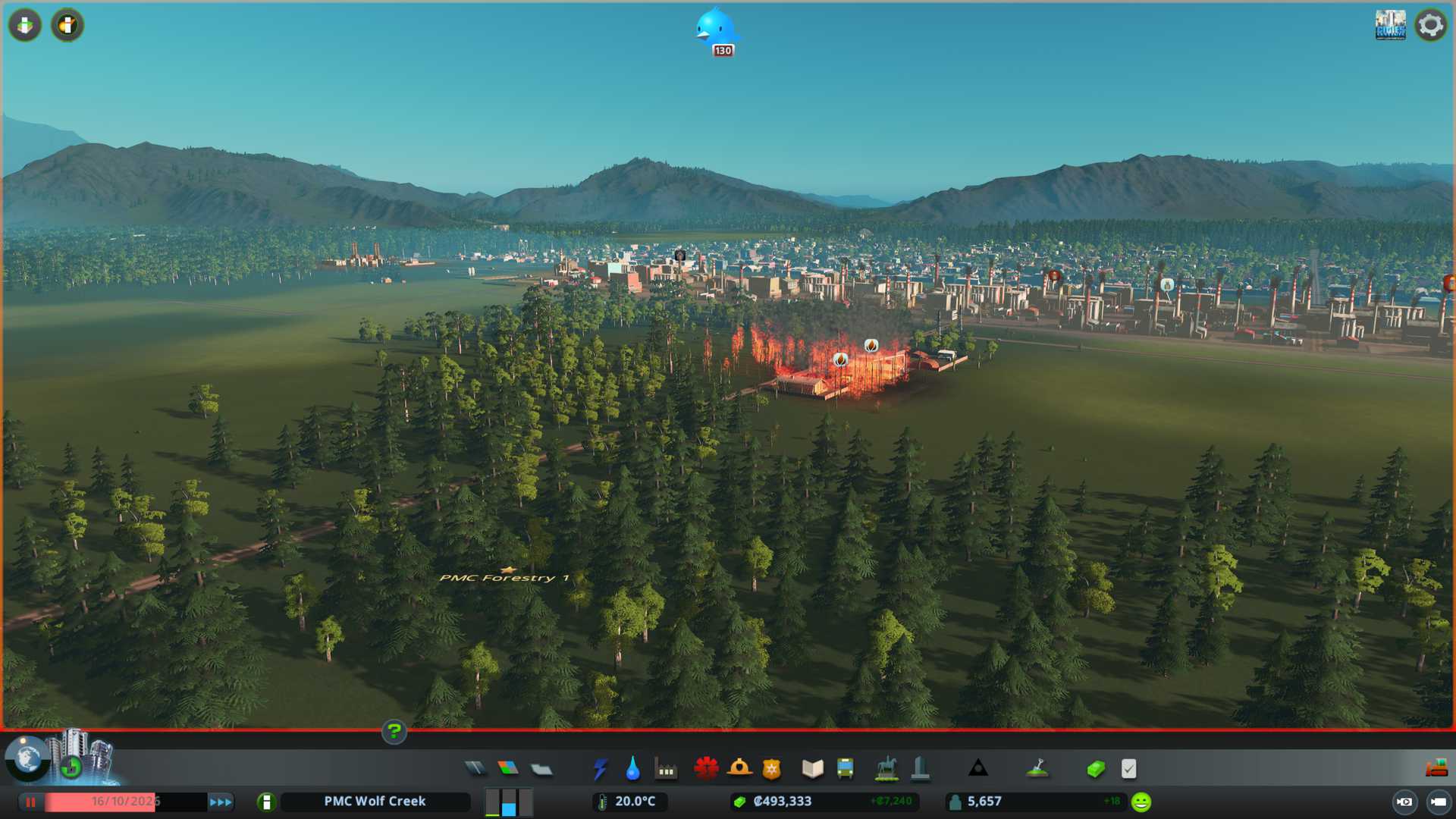Viewport: 1456px width, 819px height.
Task: Toggle the pause button
Action: tap(31, 802)
